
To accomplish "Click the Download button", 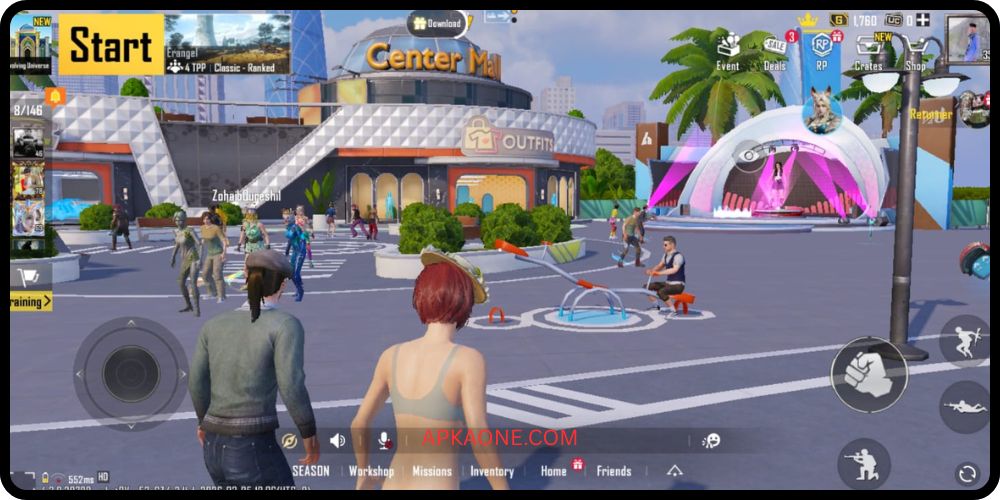I will pyautogui.click(x=437, y=23).
